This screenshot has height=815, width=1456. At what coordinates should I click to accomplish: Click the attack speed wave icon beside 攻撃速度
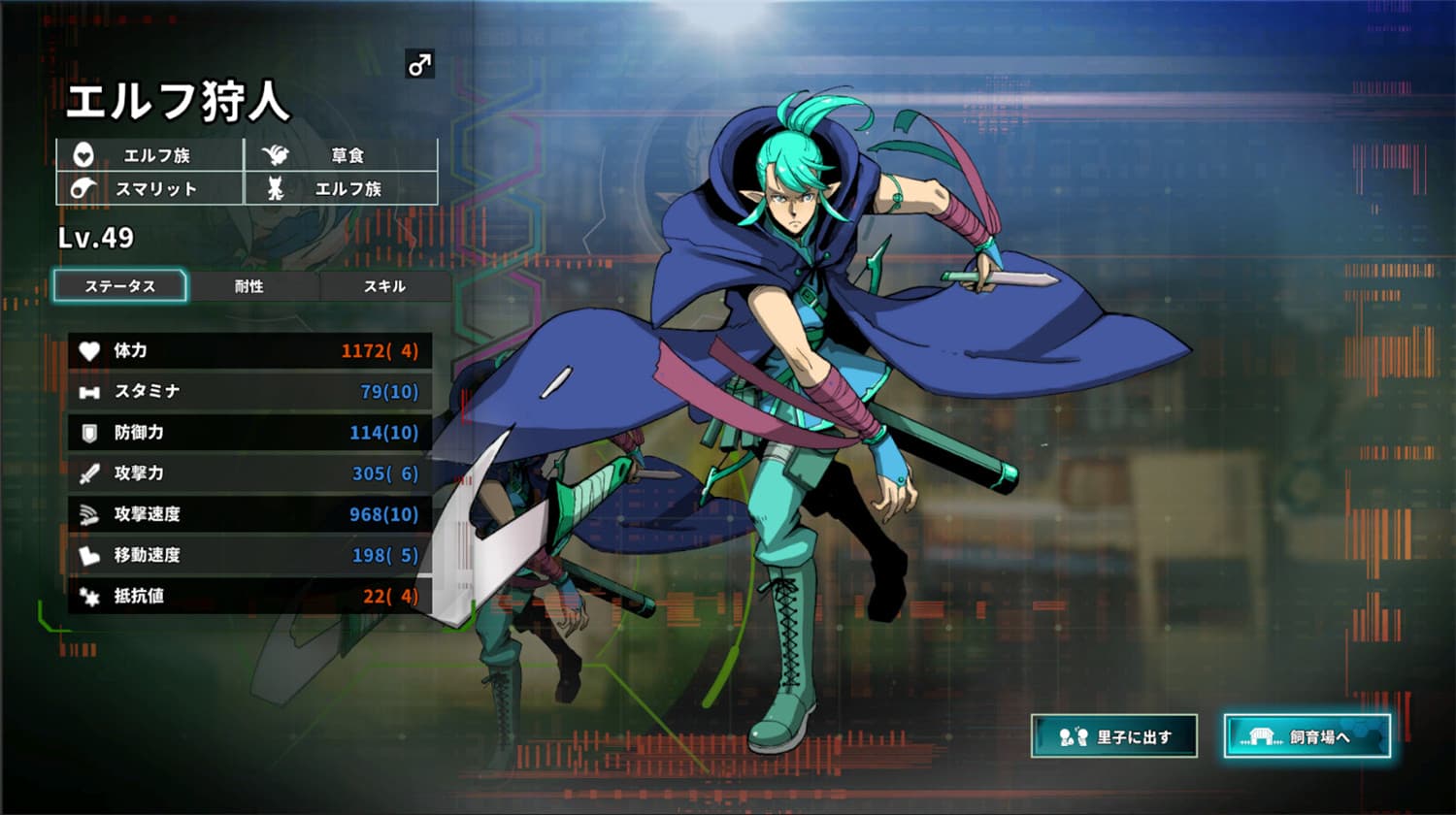[87, 515]
